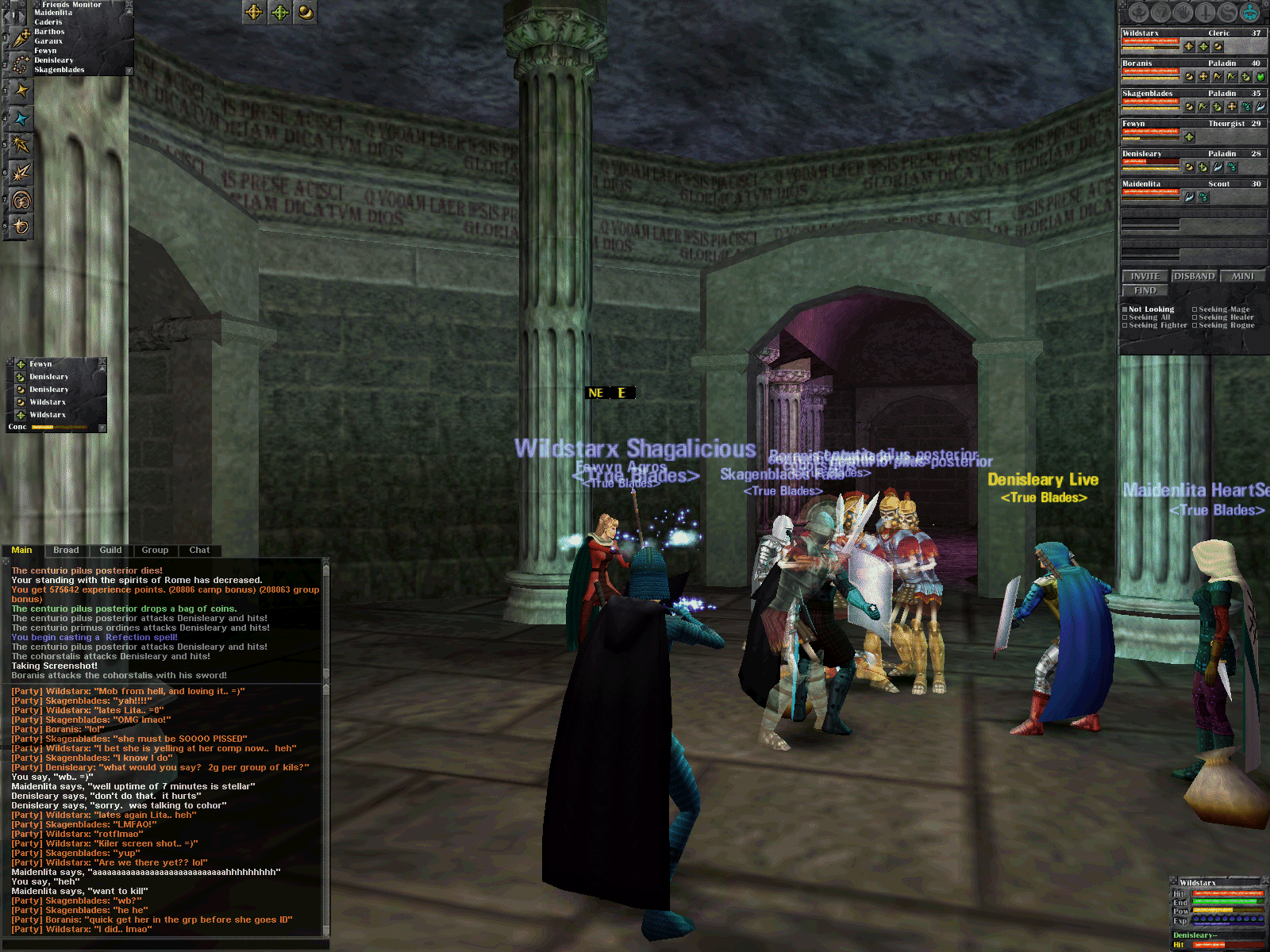Click the INVITE group button
The width and height of the screenshot is (1270, 952).
[1145, 276]
